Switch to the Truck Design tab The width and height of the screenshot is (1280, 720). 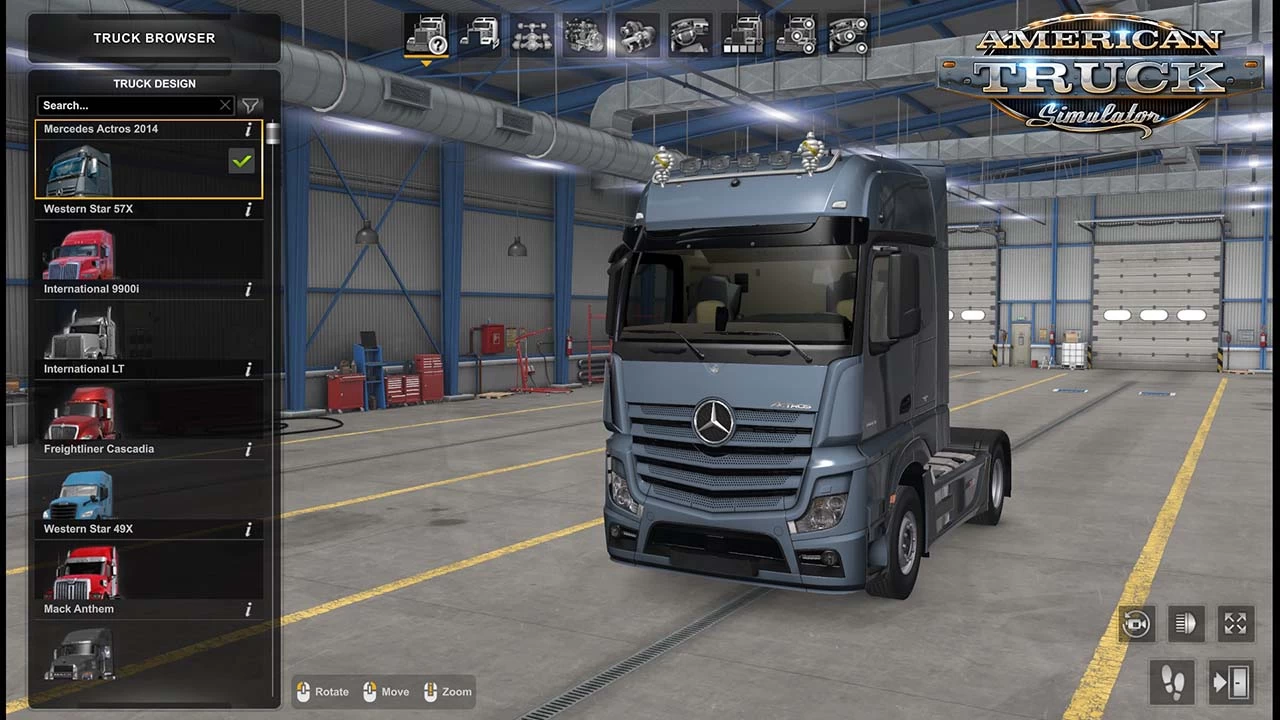154,83
